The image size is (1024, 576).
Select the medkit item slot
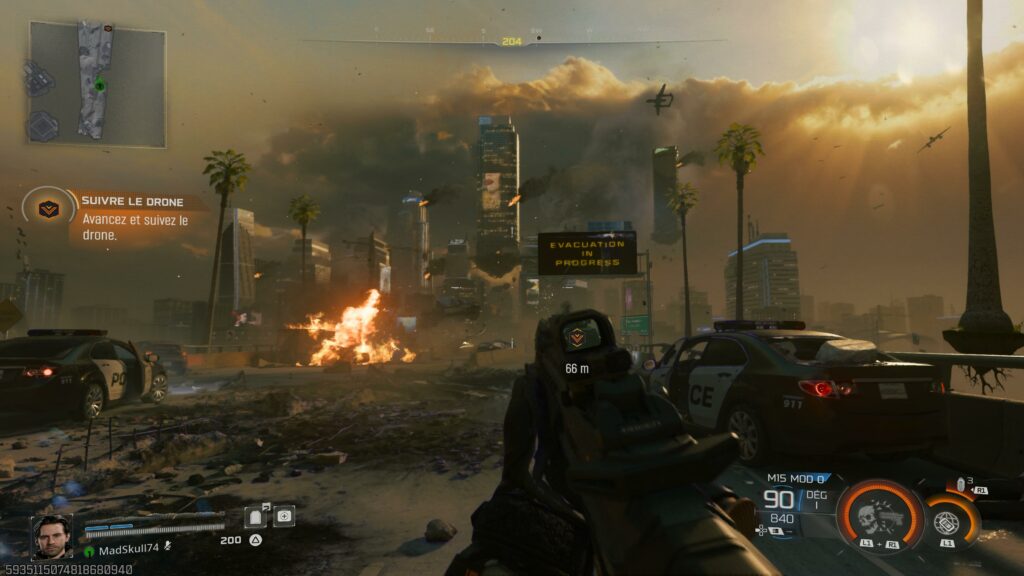pos(284,516)
